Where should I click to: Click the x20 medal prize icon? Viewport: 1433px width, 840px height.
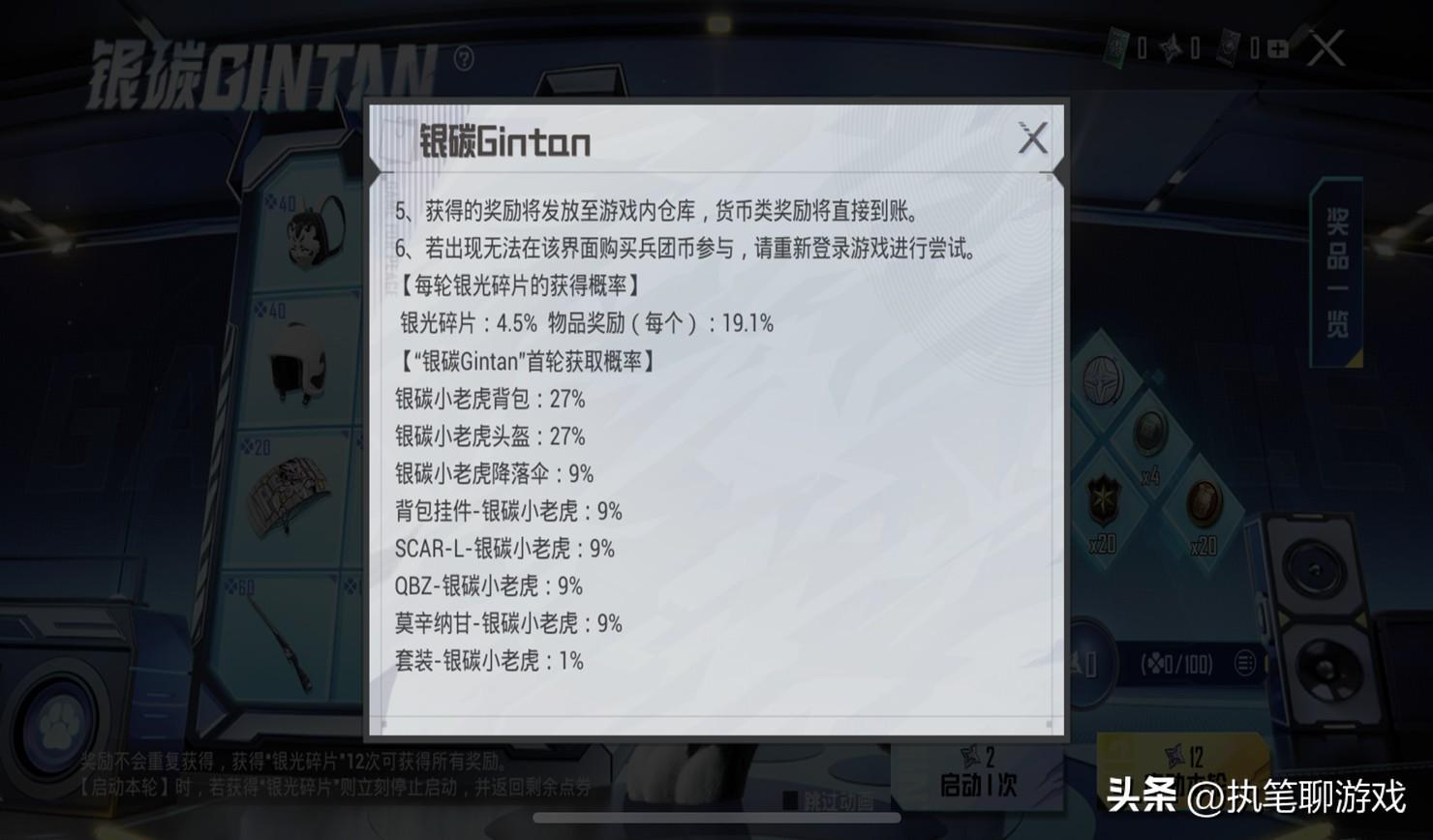(x=1104, y=499)
